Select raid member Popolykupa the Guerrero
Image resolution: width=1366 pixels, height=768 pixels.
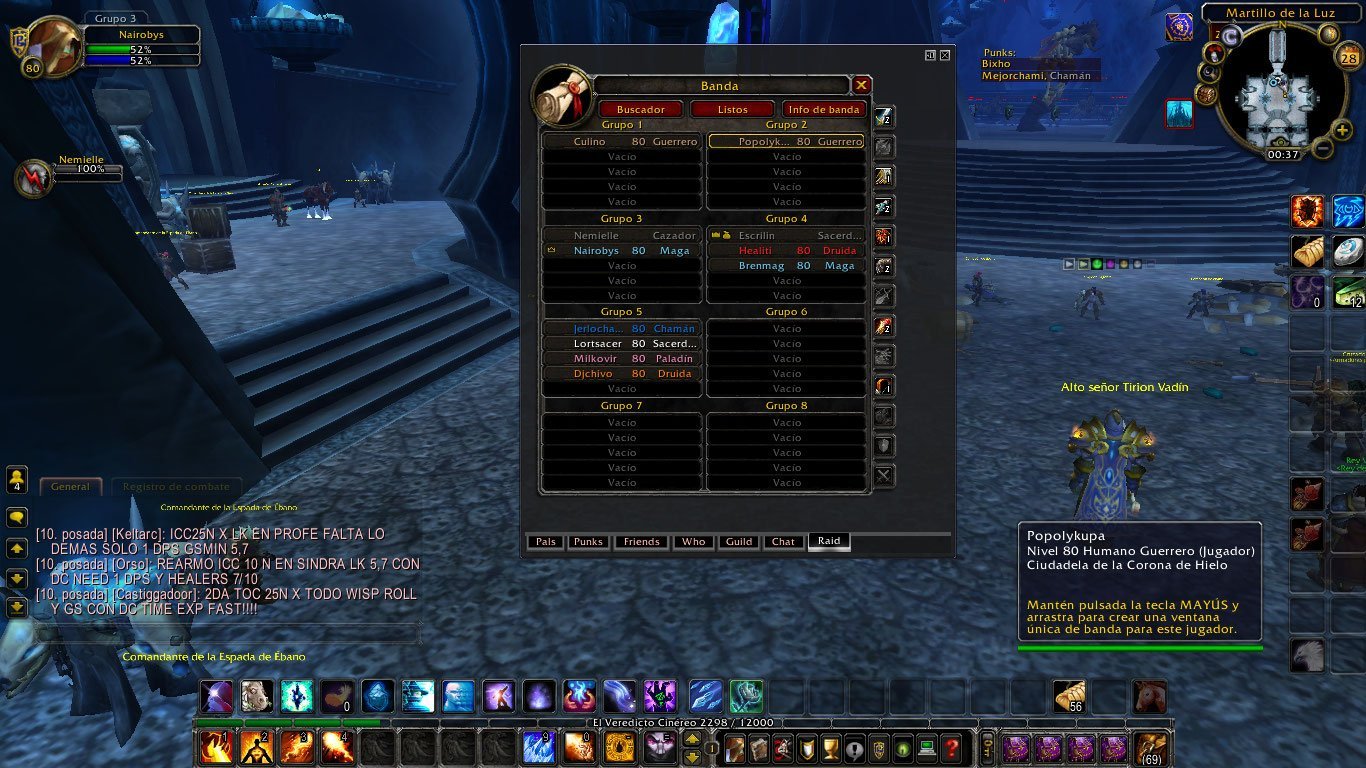coord(786,142)
